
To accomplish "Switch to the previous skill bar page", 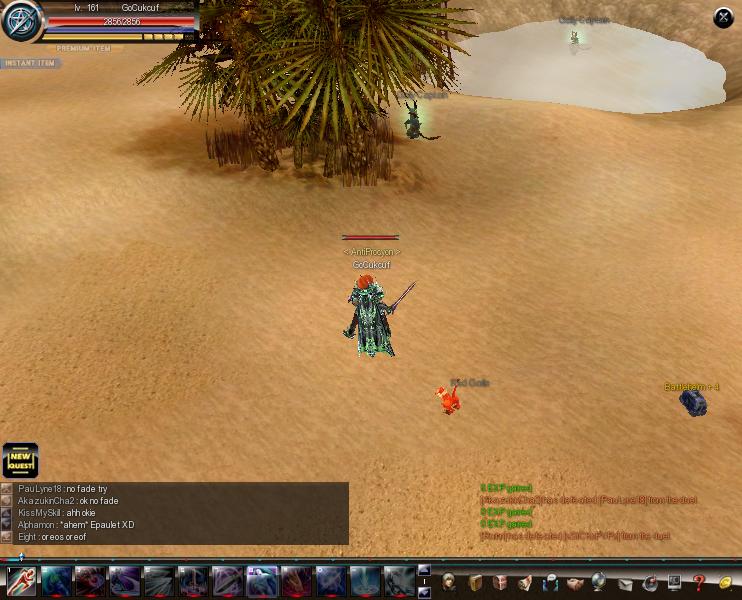I will [x=423, y=571].
